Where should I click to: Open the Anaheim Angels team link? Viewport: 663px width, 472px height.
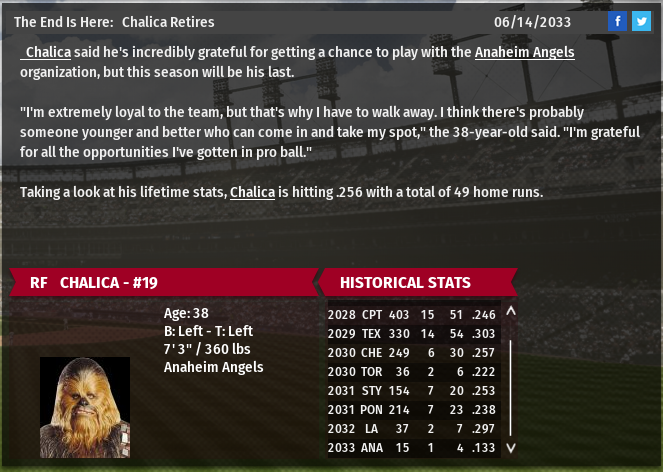click(524, 51)
